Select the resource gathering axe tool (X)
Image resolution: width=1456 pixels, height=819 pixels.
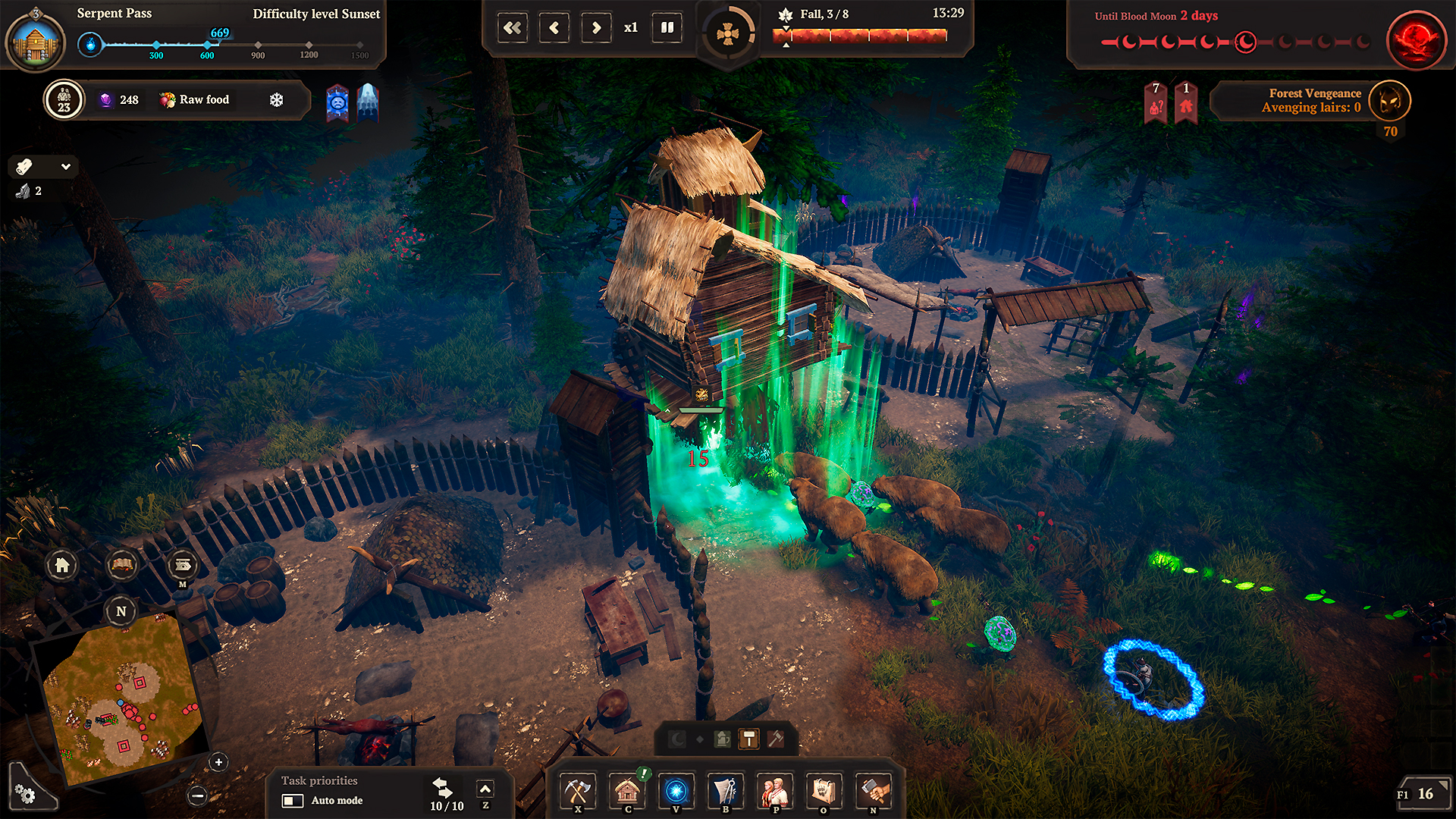point(579,791)
